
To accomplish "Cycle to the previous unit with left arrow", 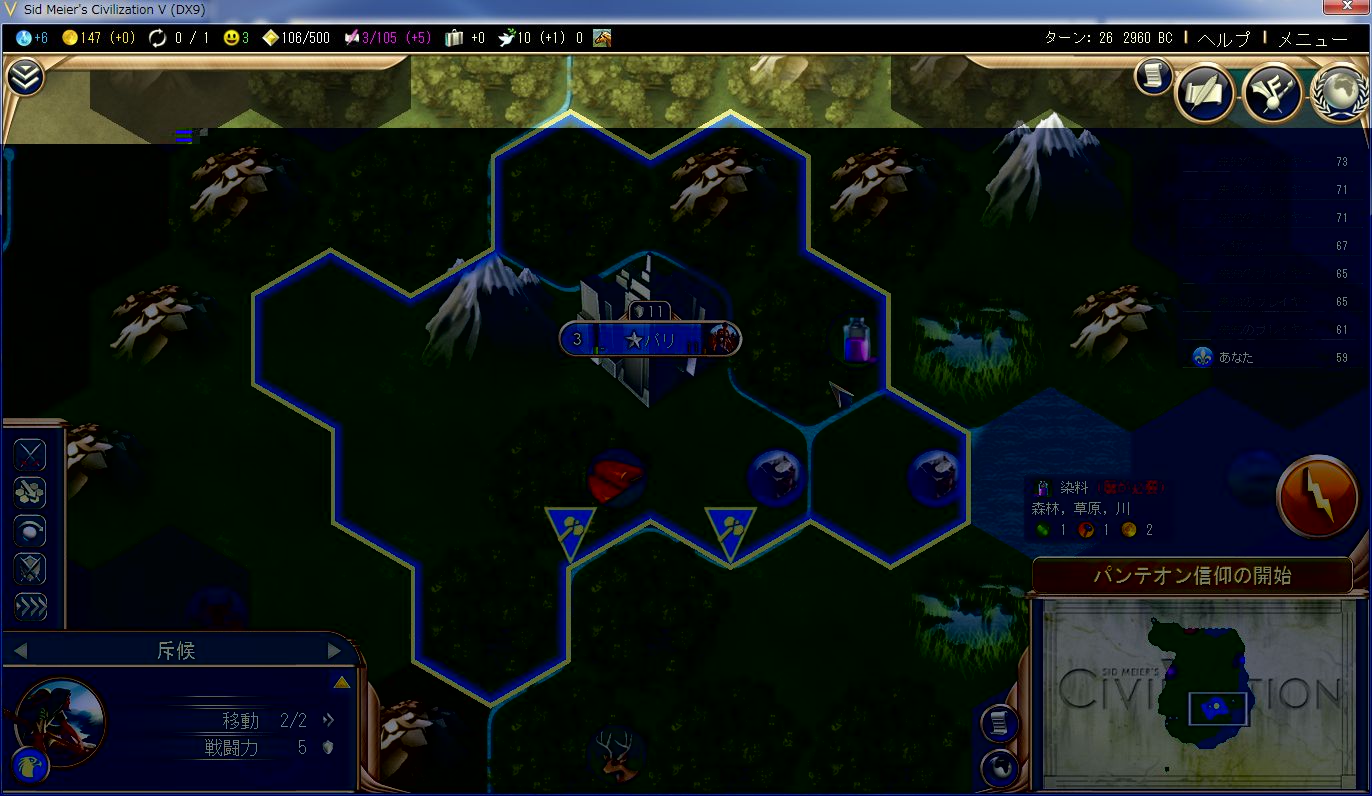I will click(20, 652).
